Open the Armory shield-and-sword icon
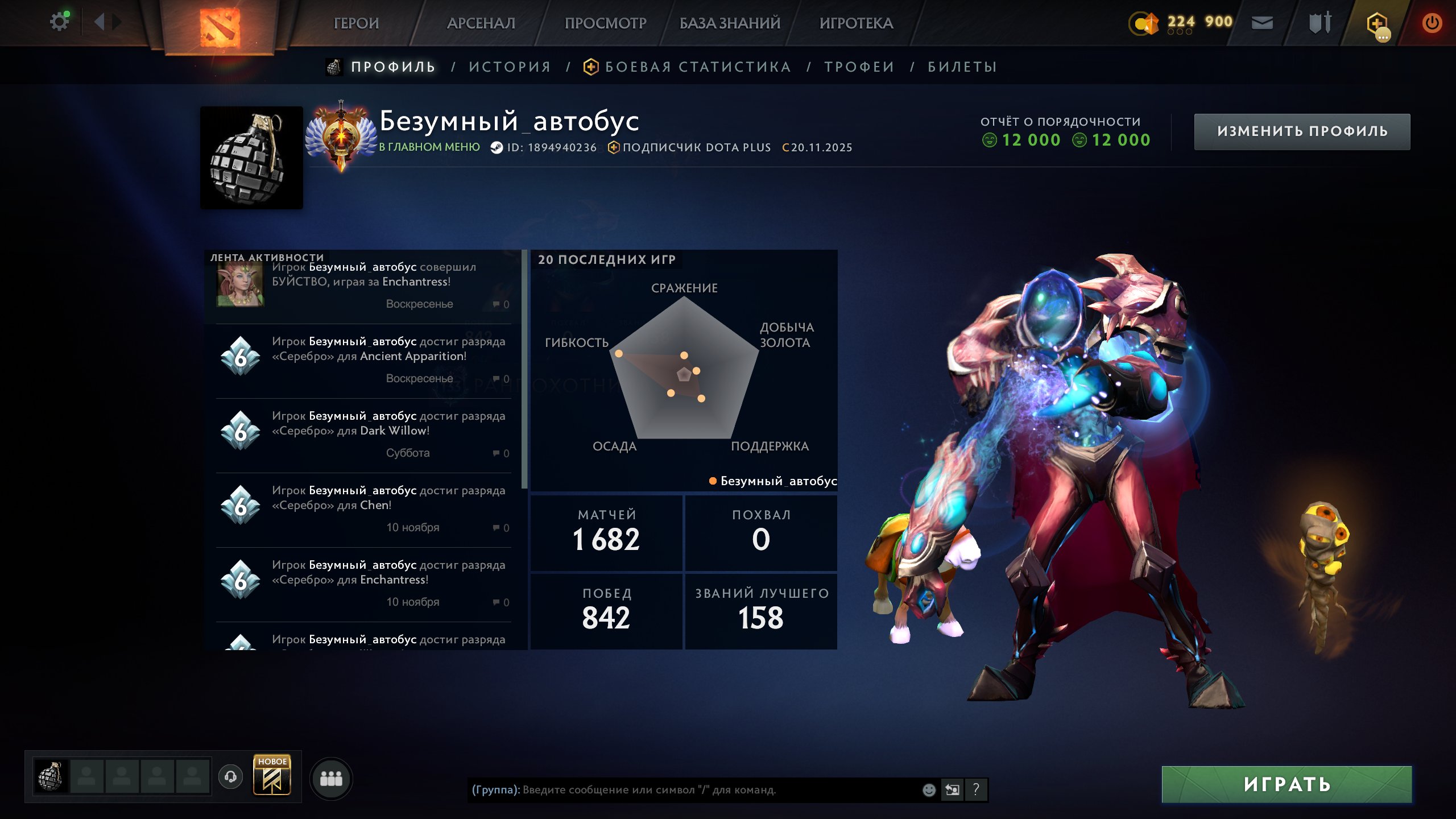Viewport: 1456px width, 819px height. tap(1320, 23)
